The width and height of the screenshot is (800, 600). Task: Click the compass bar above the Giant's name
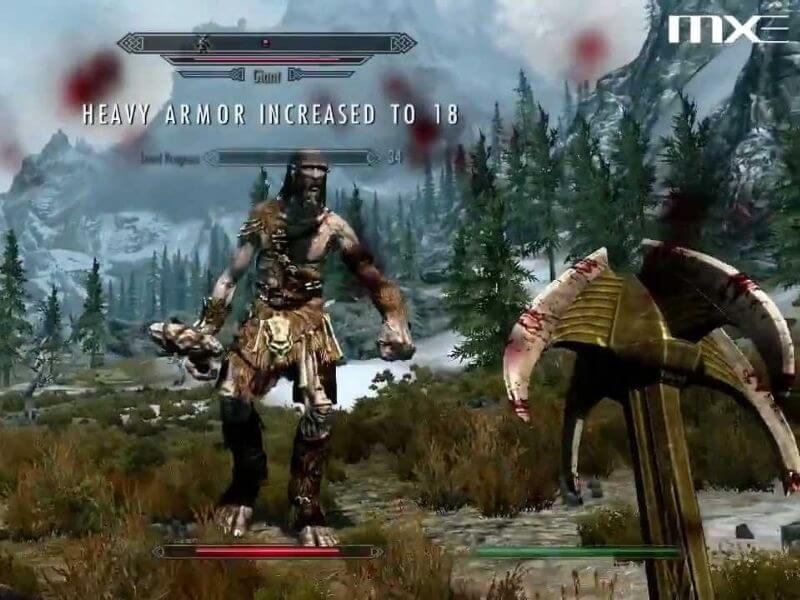(266, 43)
